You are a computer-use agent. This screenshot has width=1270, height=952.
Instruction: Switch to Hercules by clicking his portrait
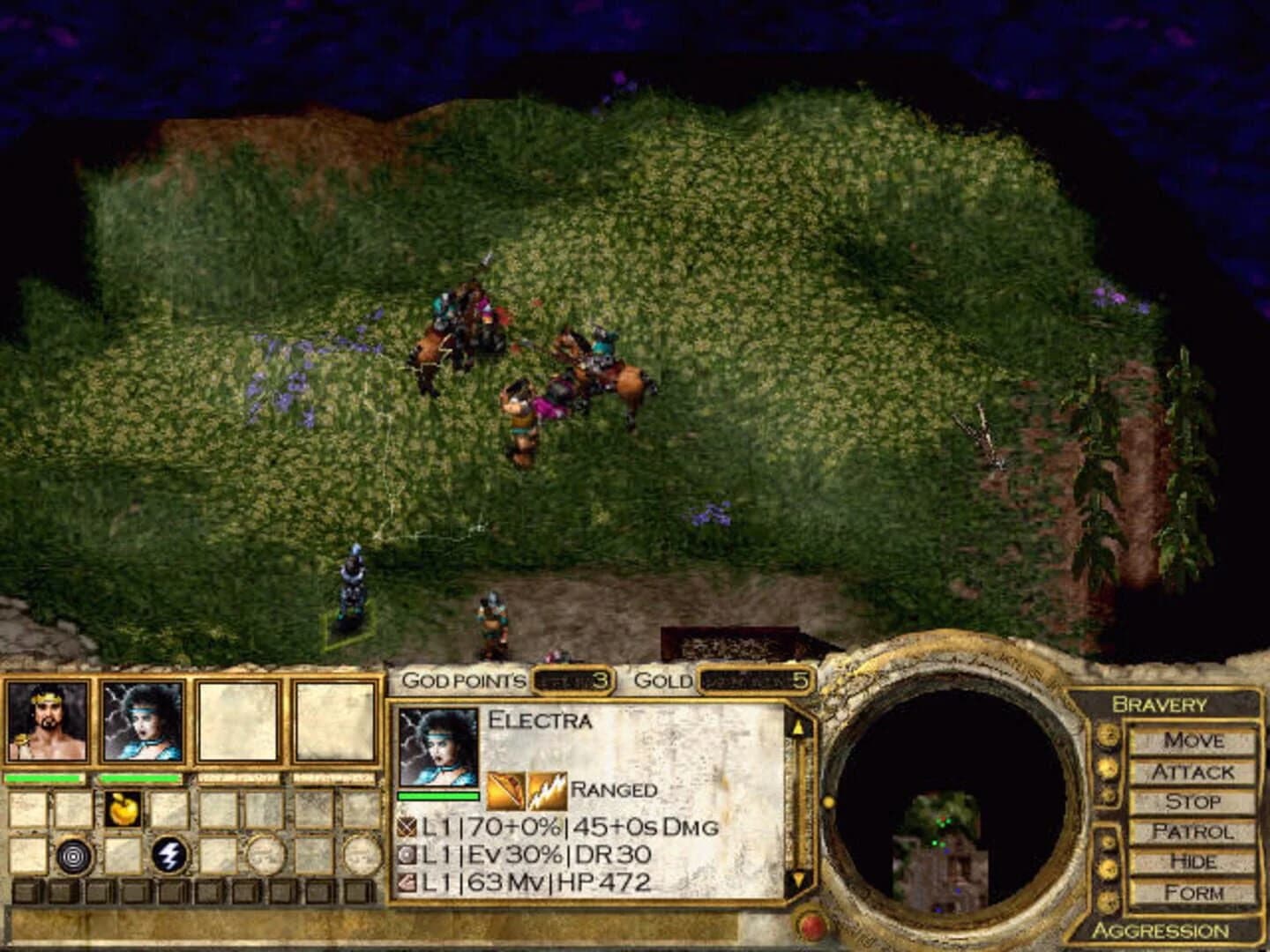pos(49,725)
